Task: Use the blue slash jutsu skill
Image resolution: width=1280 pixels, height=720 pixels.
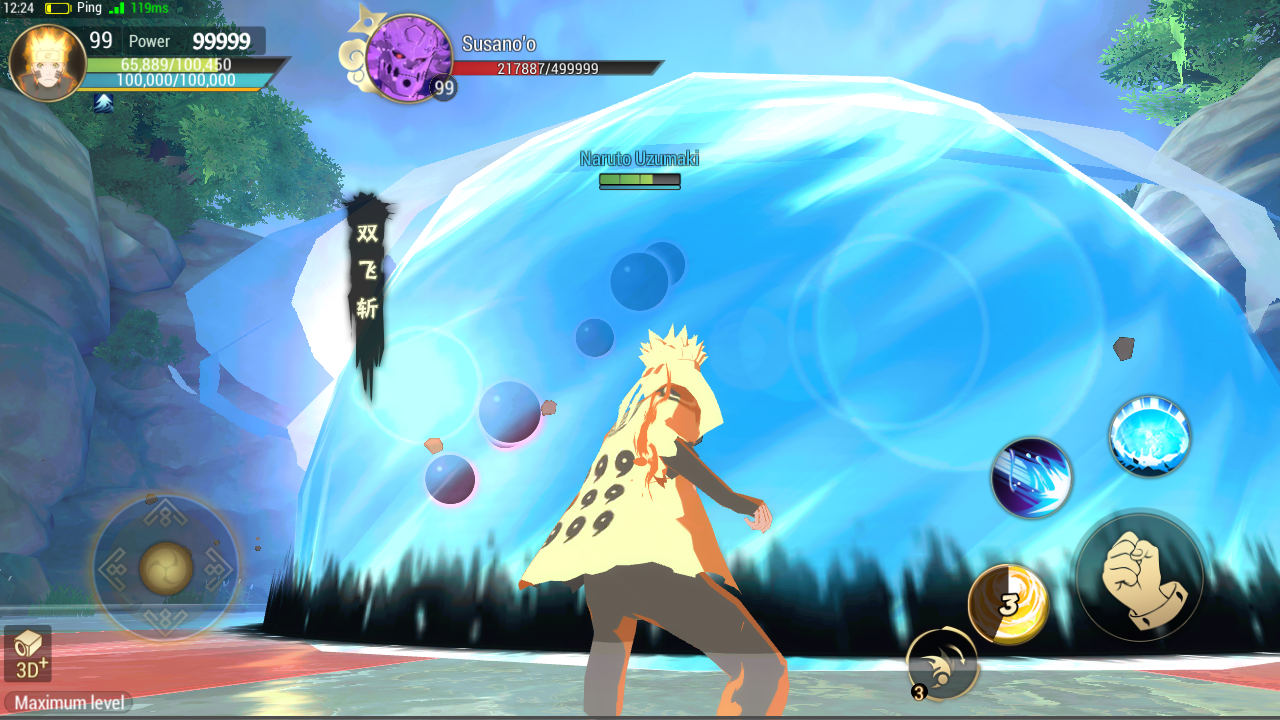Action: click(1031, 479)
